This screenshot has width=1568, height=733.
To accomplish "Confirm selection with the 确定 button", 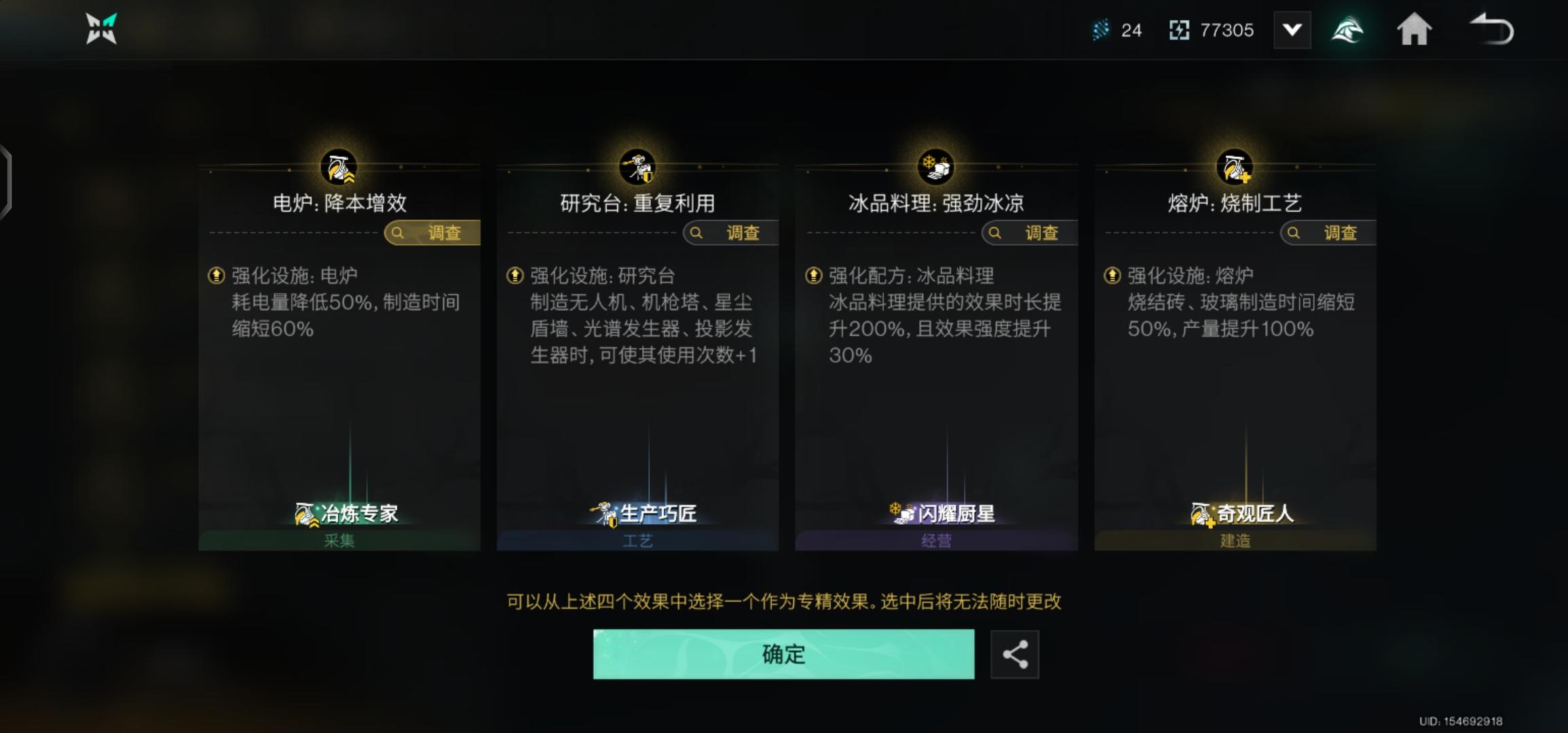I will [783, 654].
